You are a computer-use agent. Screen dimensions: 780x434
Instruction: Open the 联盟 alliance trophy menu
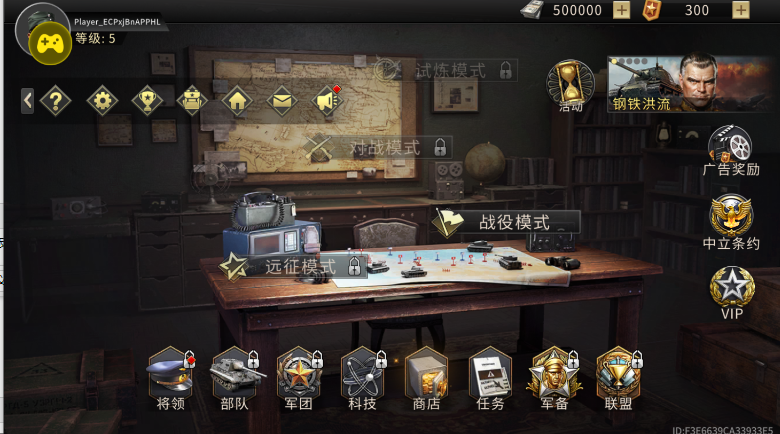click(x=618, y=379)
